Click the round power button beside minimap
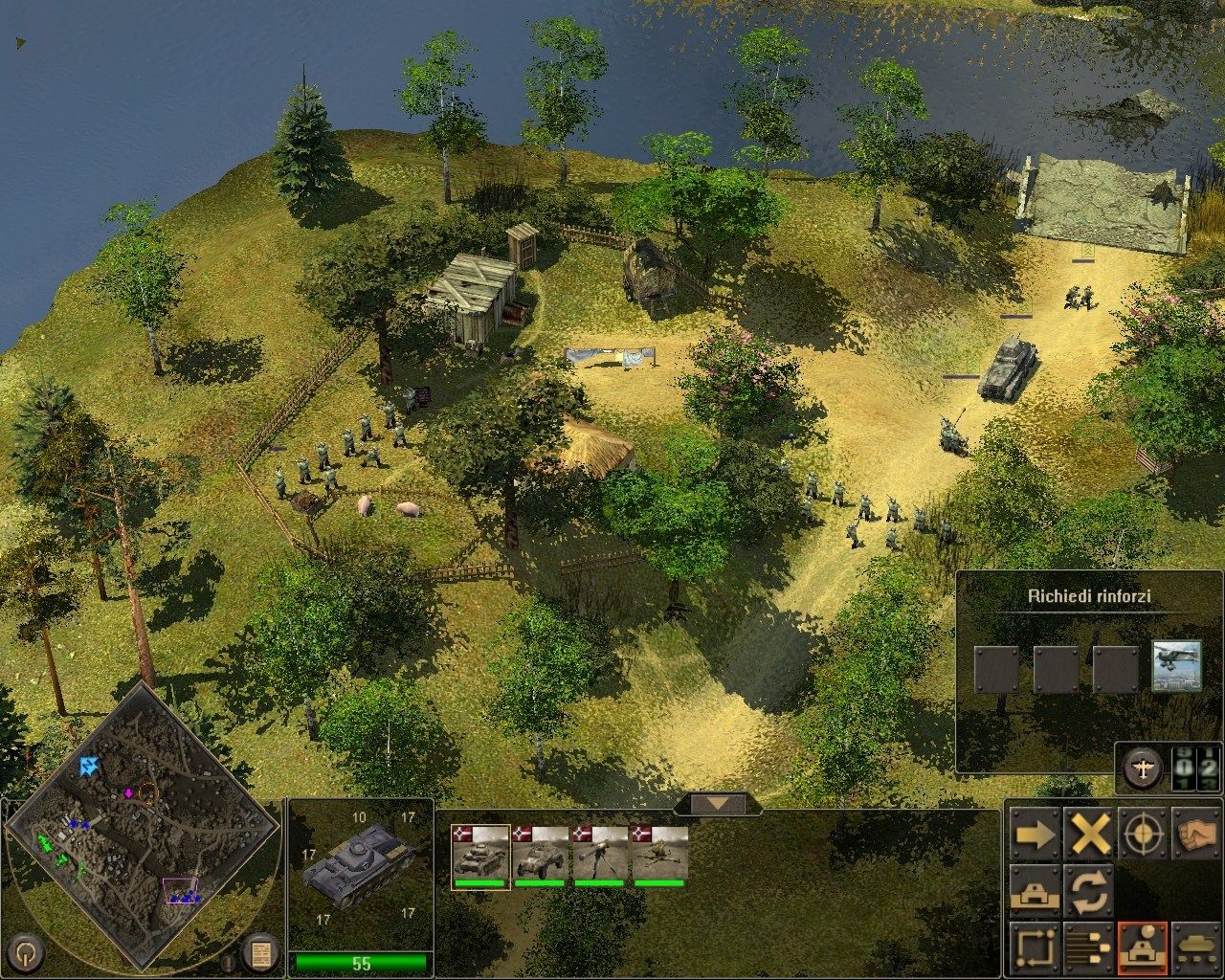This screenshot has width=1225, height=980. point(30,951)
